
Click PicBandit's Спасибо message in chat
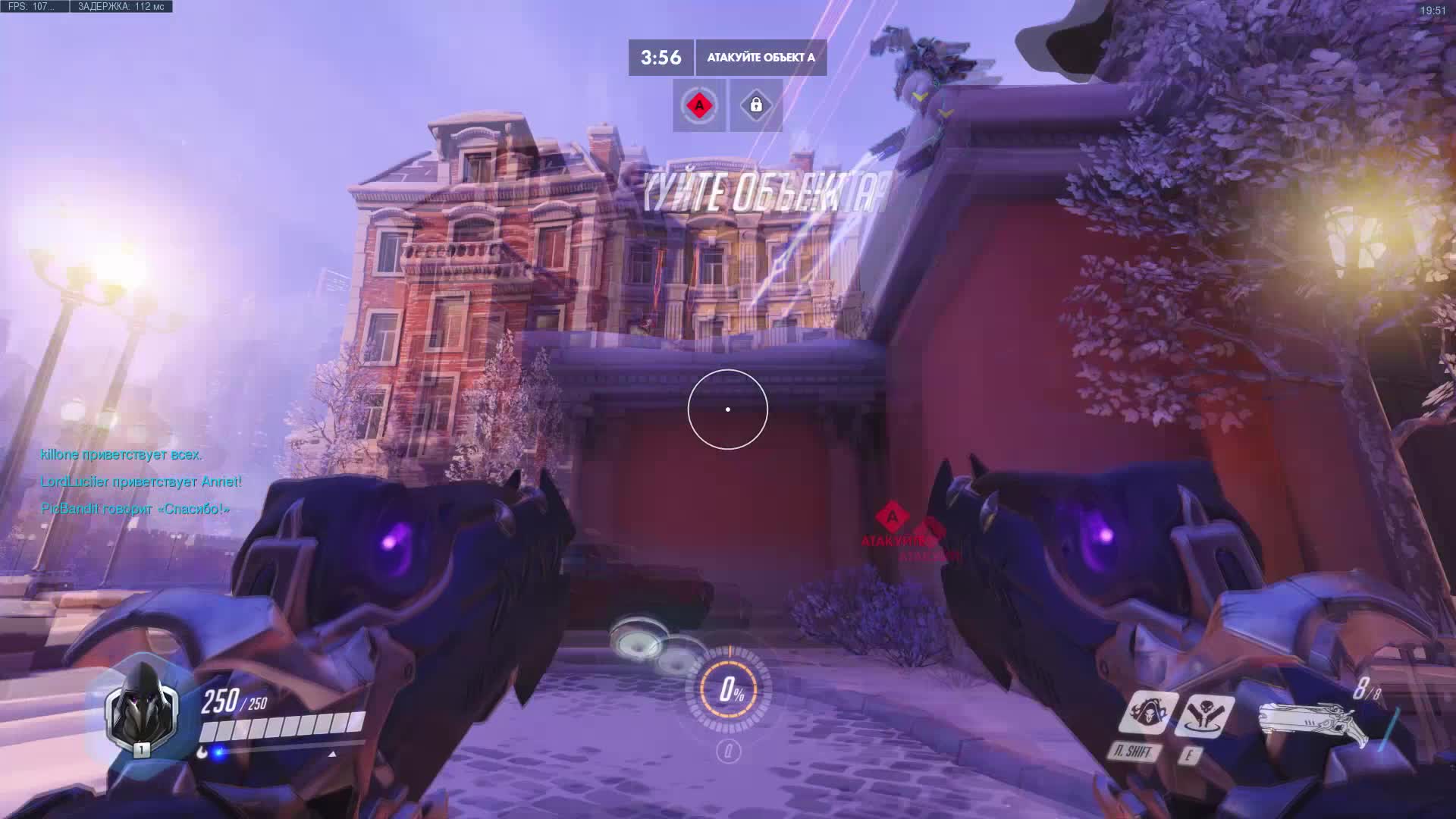tap(134, 510)
